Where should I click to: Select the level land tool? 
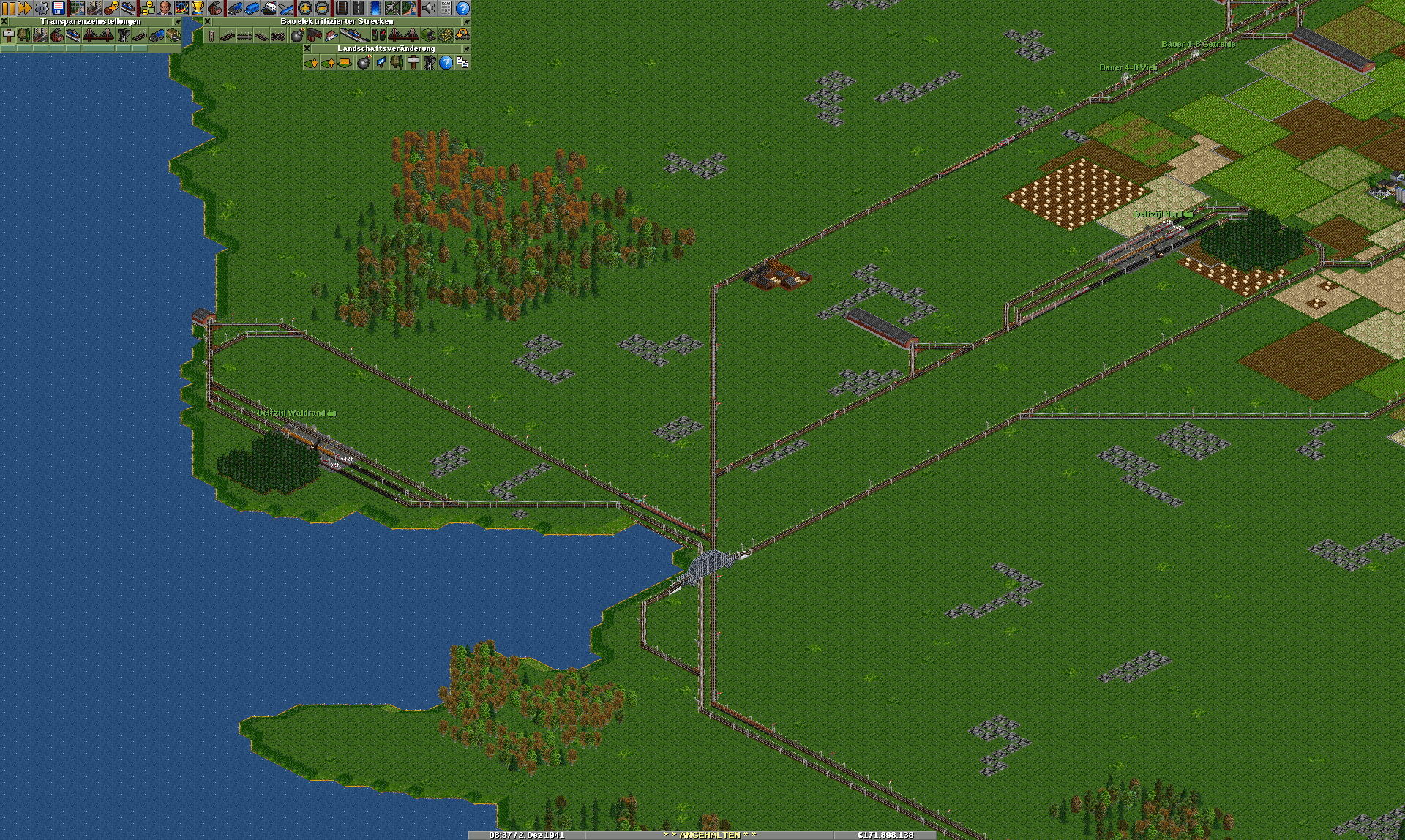point(345,63)
